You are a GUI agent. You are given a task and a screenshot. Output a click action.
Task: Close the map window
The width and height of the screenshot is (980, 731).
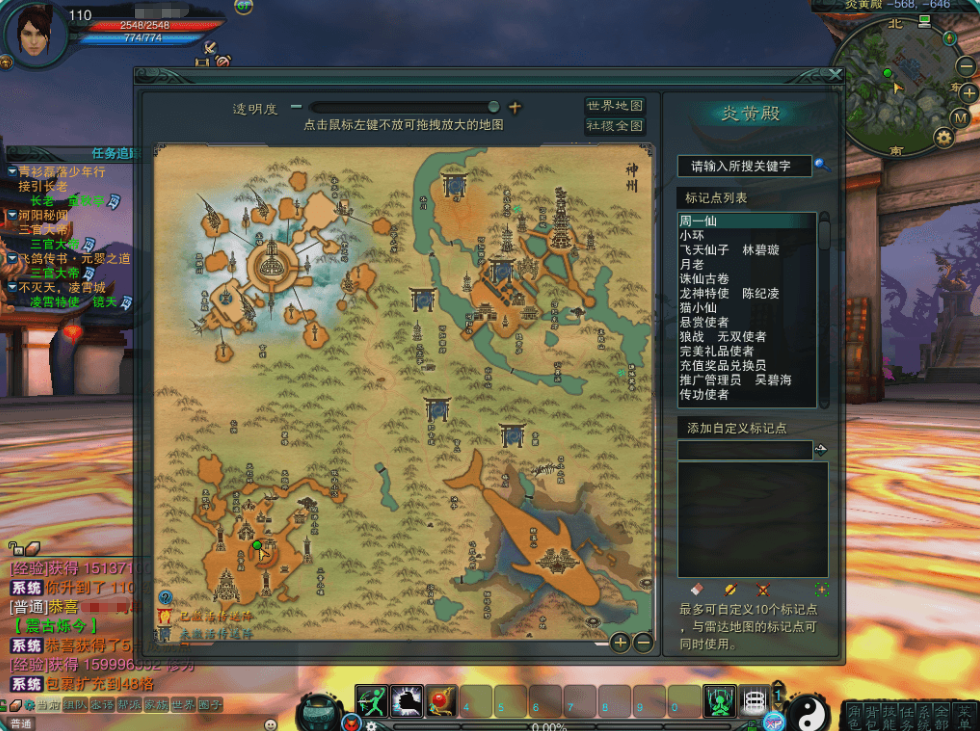click(x=836, y=74)
